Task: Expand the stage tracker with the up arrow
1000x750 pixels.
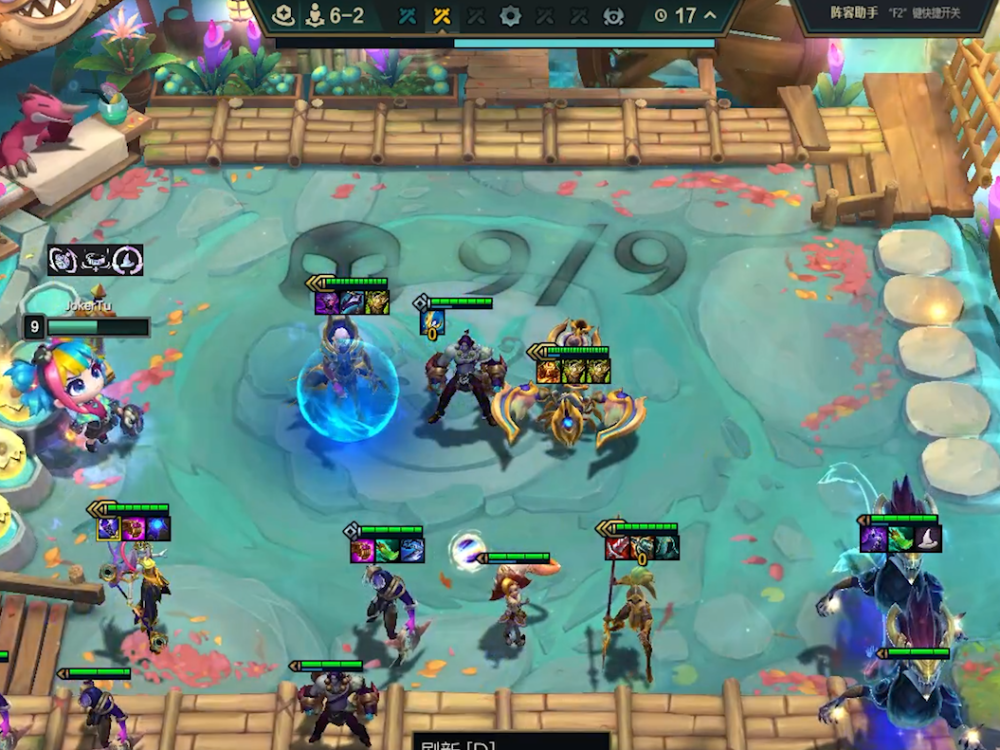Action: tap(710, 16)
